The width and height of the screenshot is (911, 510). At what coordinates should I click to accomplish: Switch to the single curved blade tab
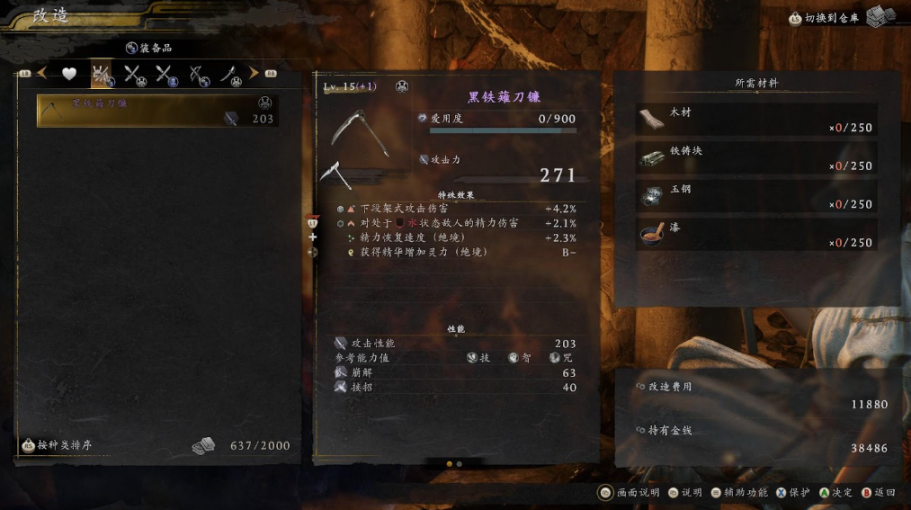click(x=231, y=73)
